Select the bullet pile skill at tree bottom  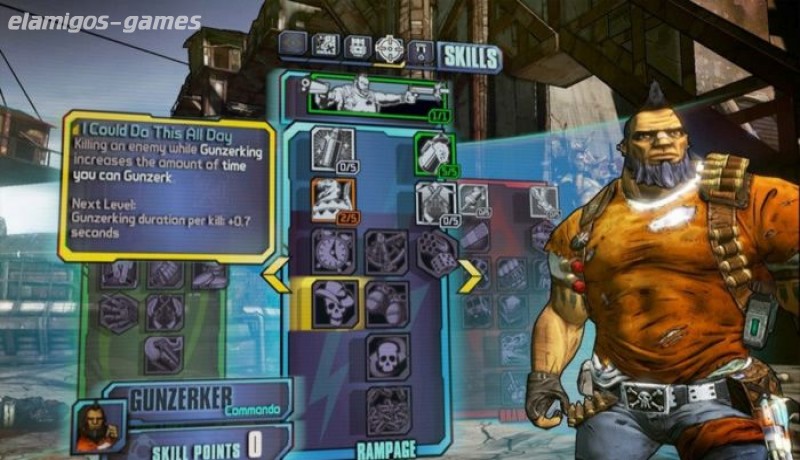tap(386, 408)
